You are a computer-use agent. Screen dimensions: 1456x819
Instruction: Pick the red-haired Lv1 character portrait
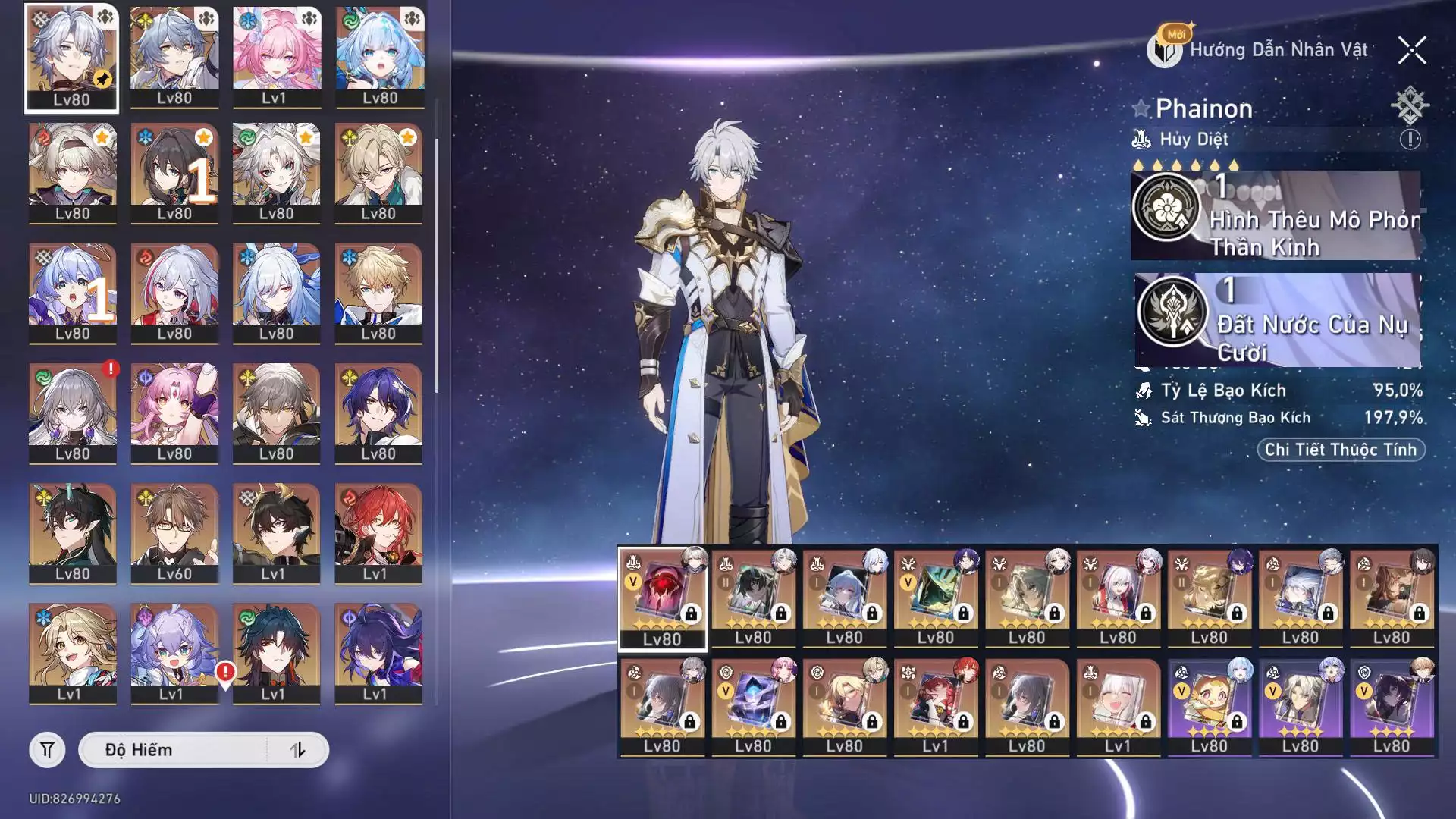pyautogui.click(x=378, y=533)
